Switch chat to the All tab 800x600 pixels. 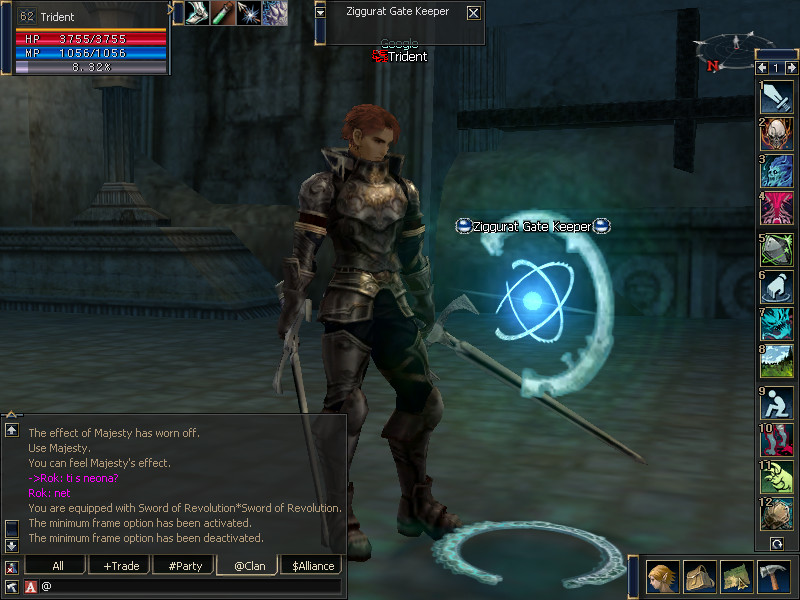(x=58, y=565)
